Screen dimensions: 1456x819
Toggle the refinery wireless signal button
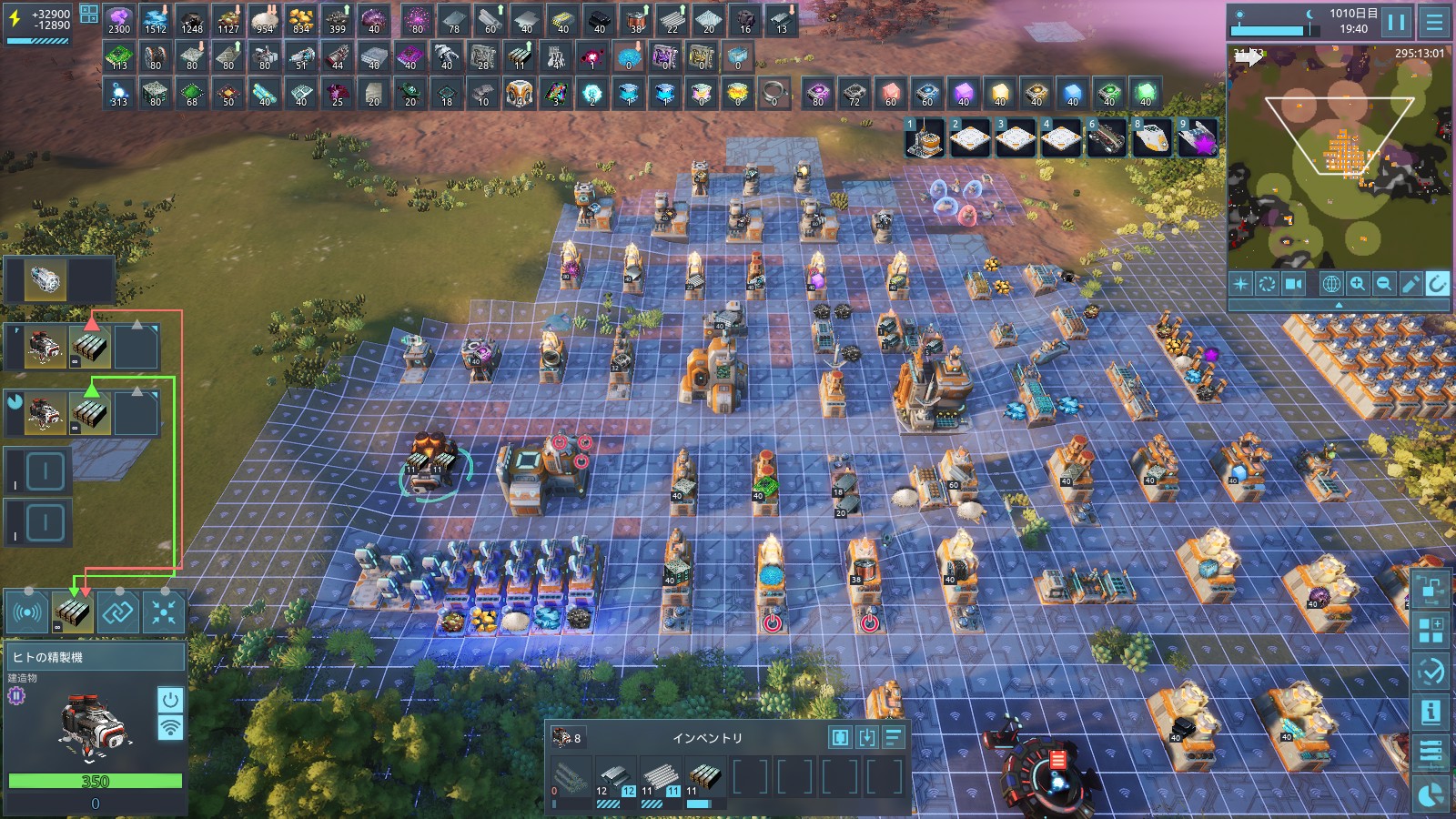point(170,727)
